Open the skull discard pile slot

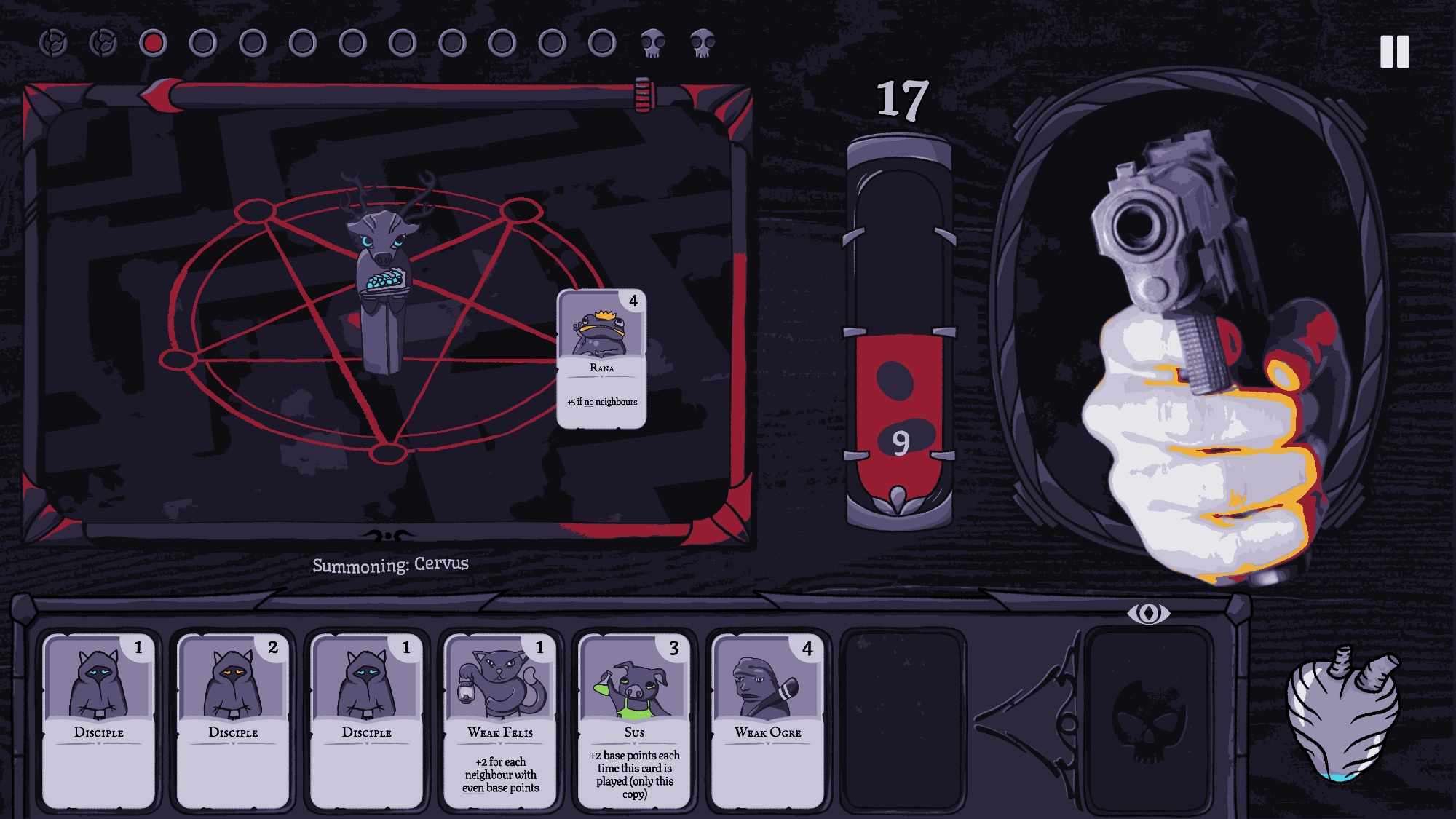[1148, 719]
